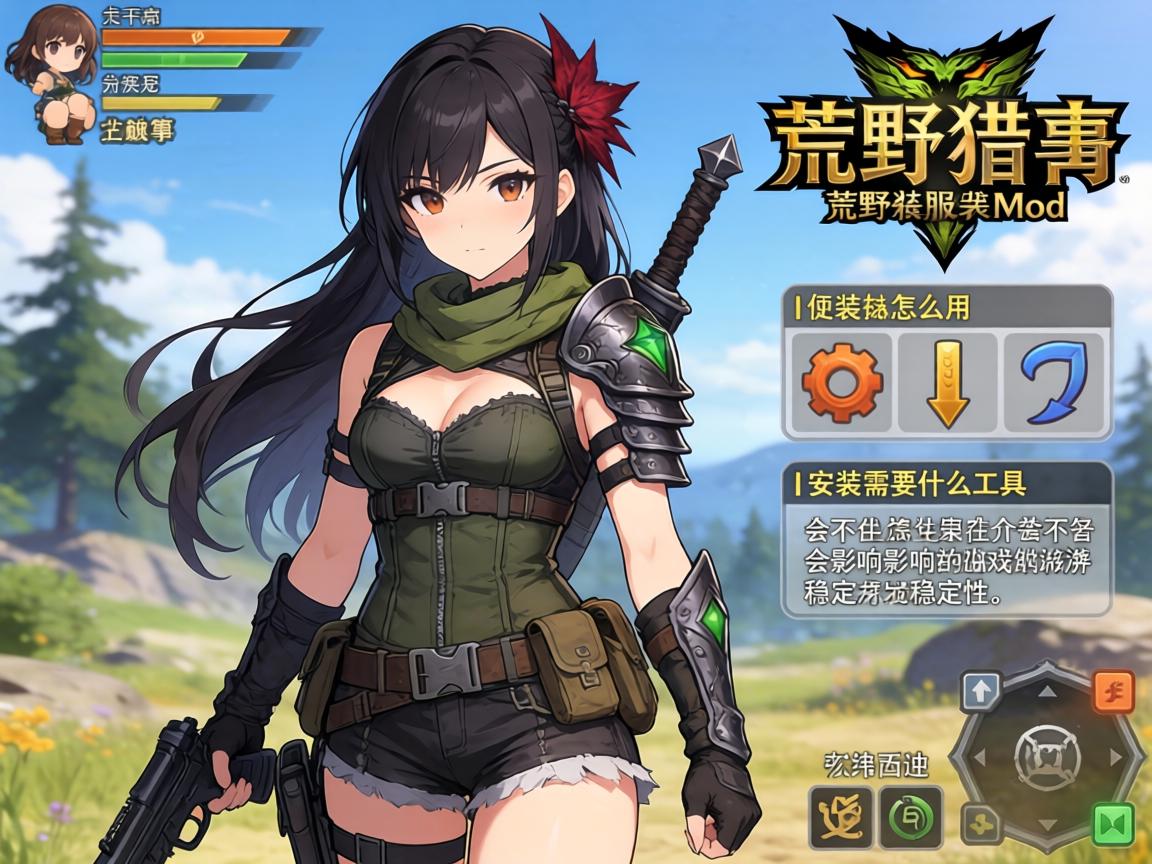
Task: Click the yellow downward arrow icon
Action: 947,383
